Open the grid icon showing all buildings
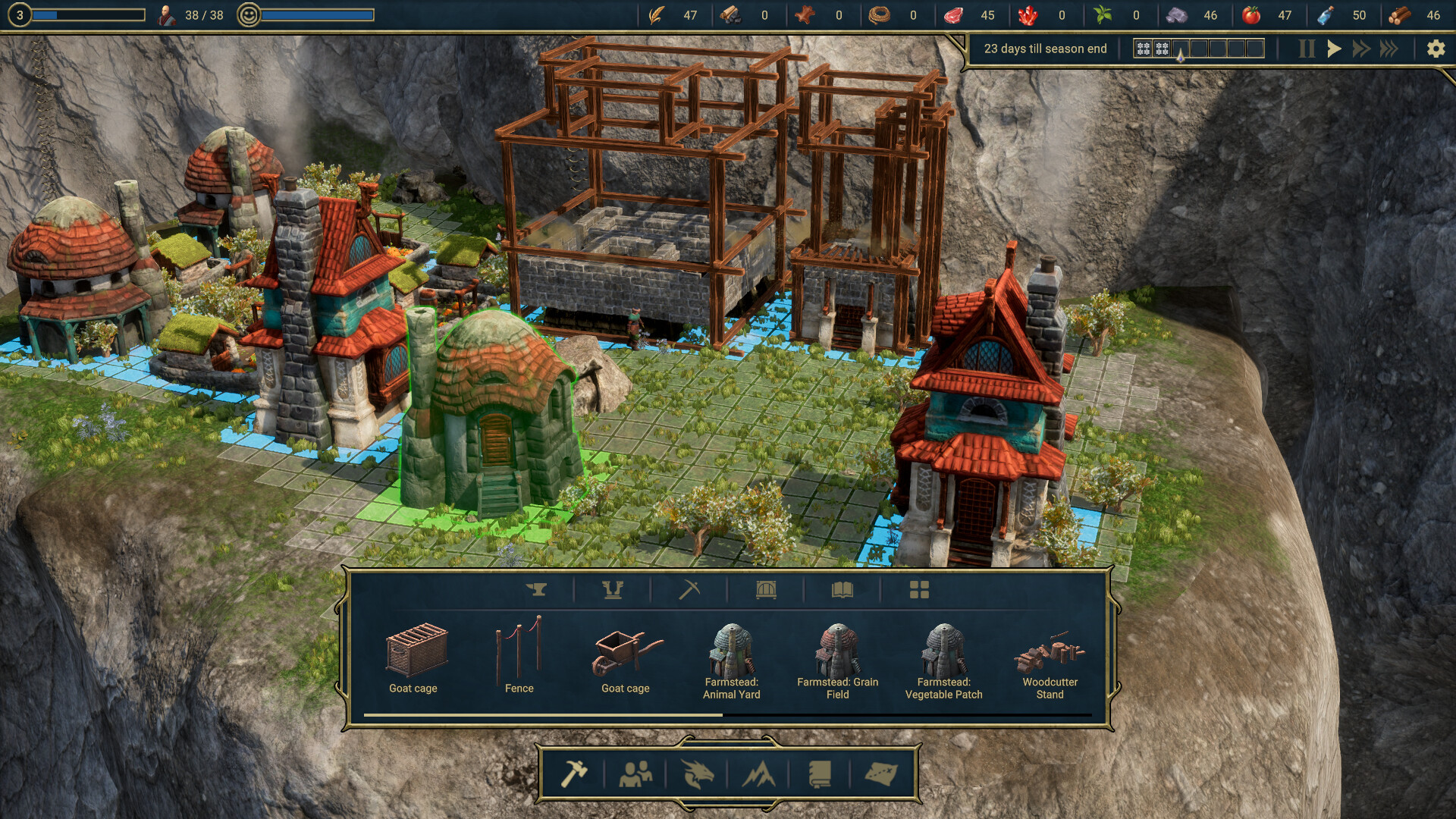Screen dimensions: 1456x819 click(x=920, y=590)
